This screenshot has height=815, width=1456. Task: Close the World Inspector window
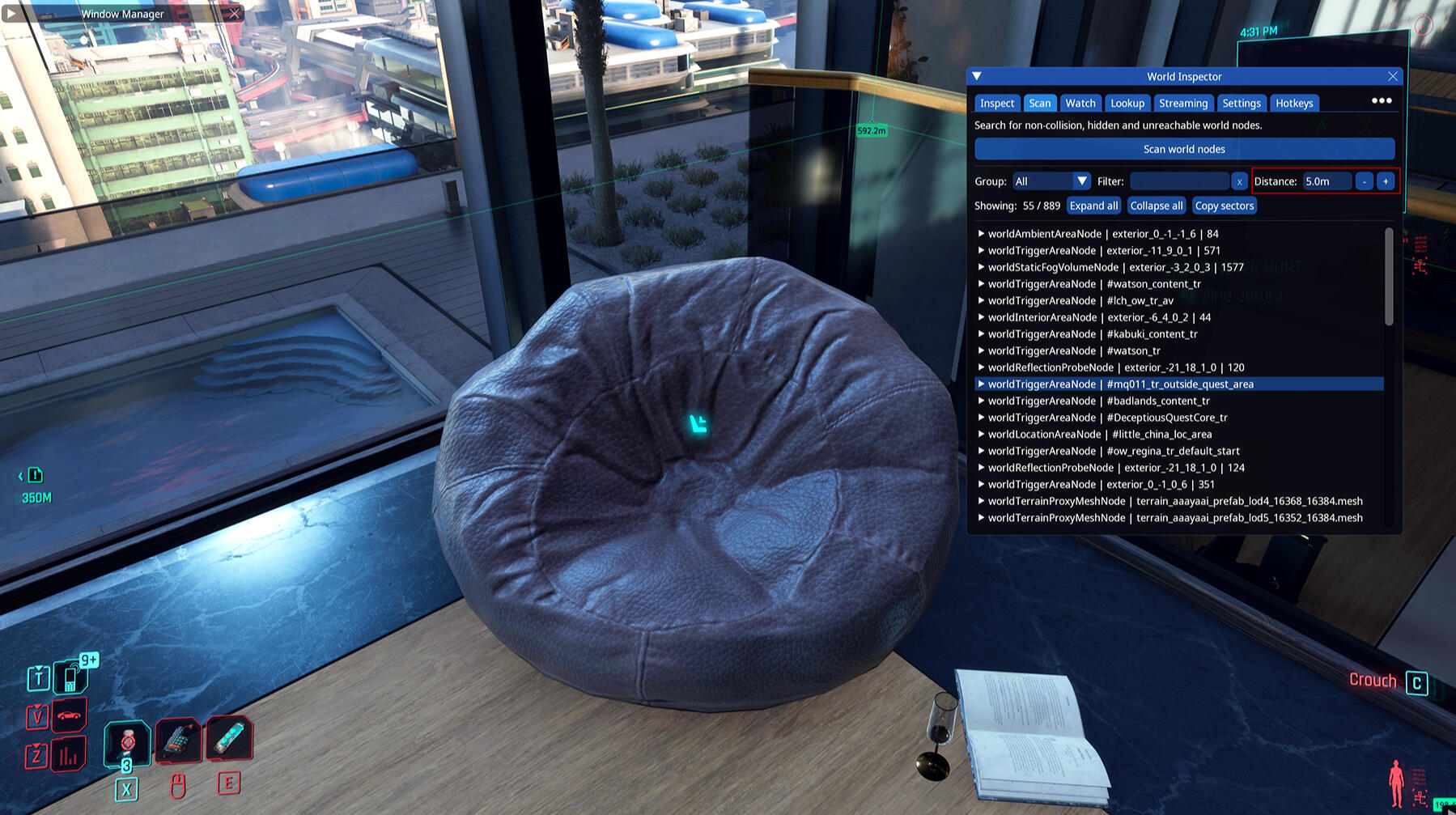click(1392, 76)
